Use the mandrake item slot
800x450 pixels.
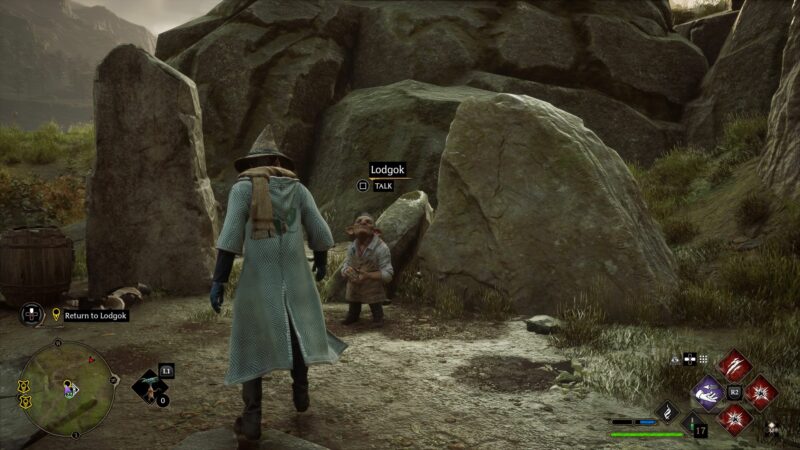[150, 388]
